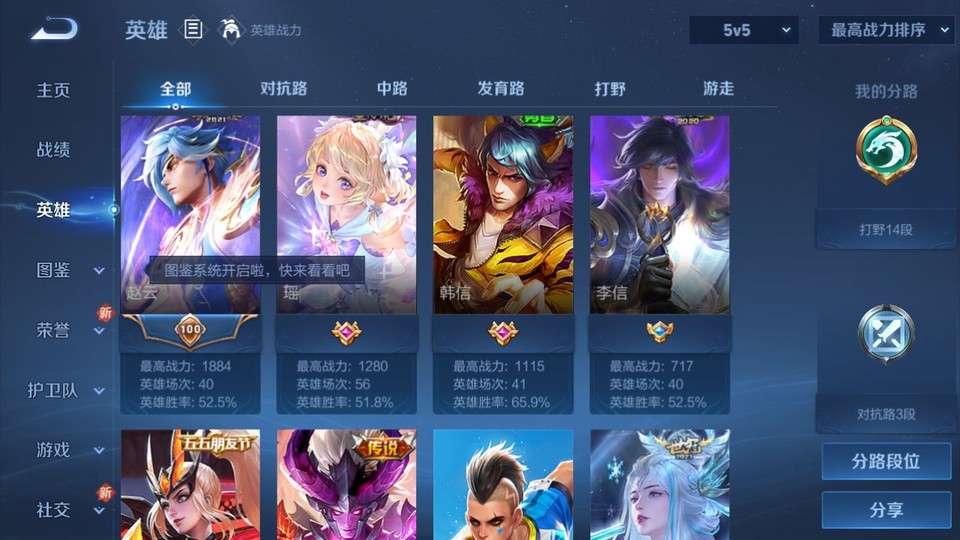960x540 pixels.
Task: Switch to the 打野 tab
Action: pos(610,89)
